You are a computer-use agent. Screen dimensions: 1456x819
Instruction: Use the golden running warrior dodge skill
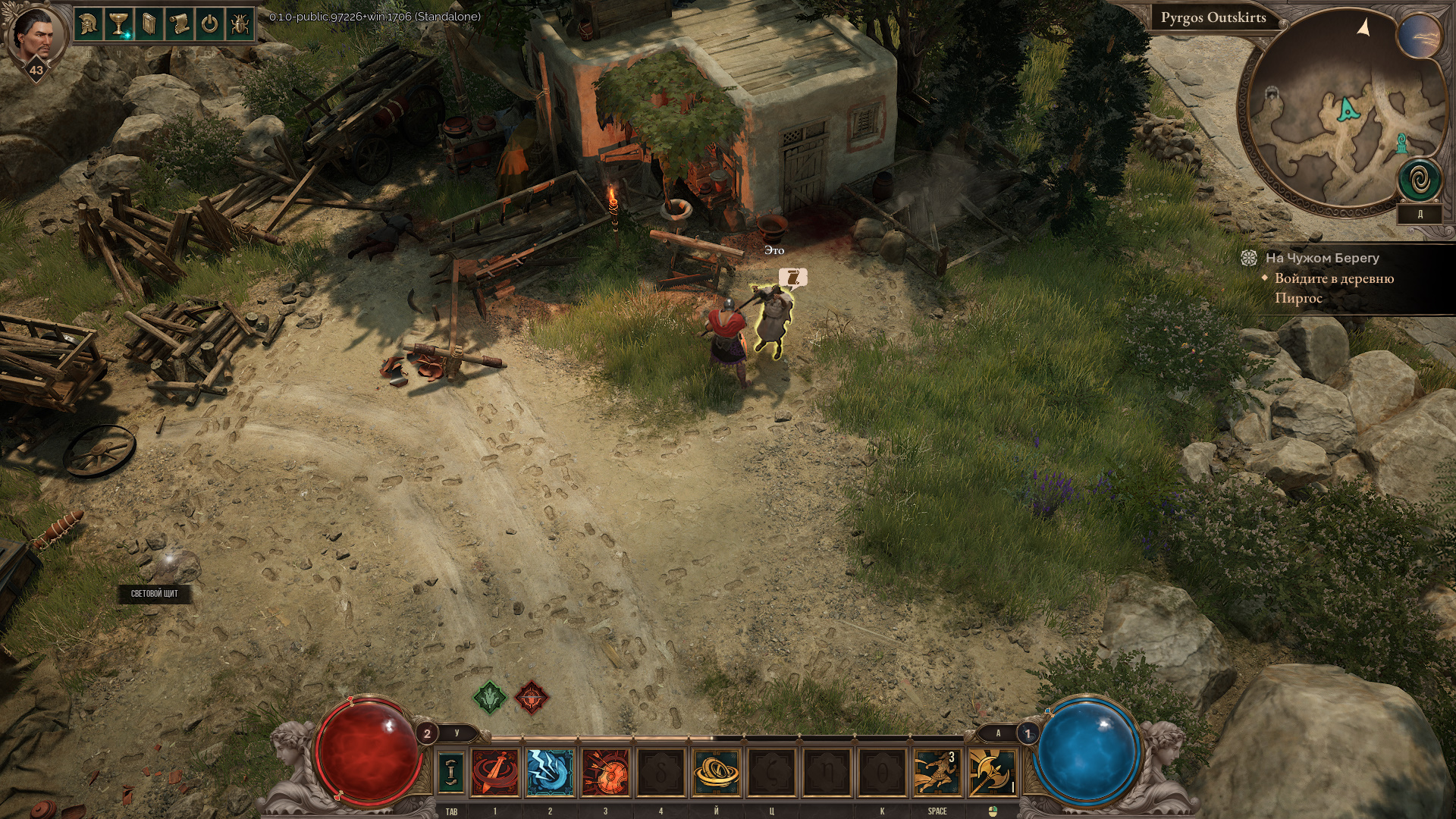pyautogui.click(x=937, y=772)
